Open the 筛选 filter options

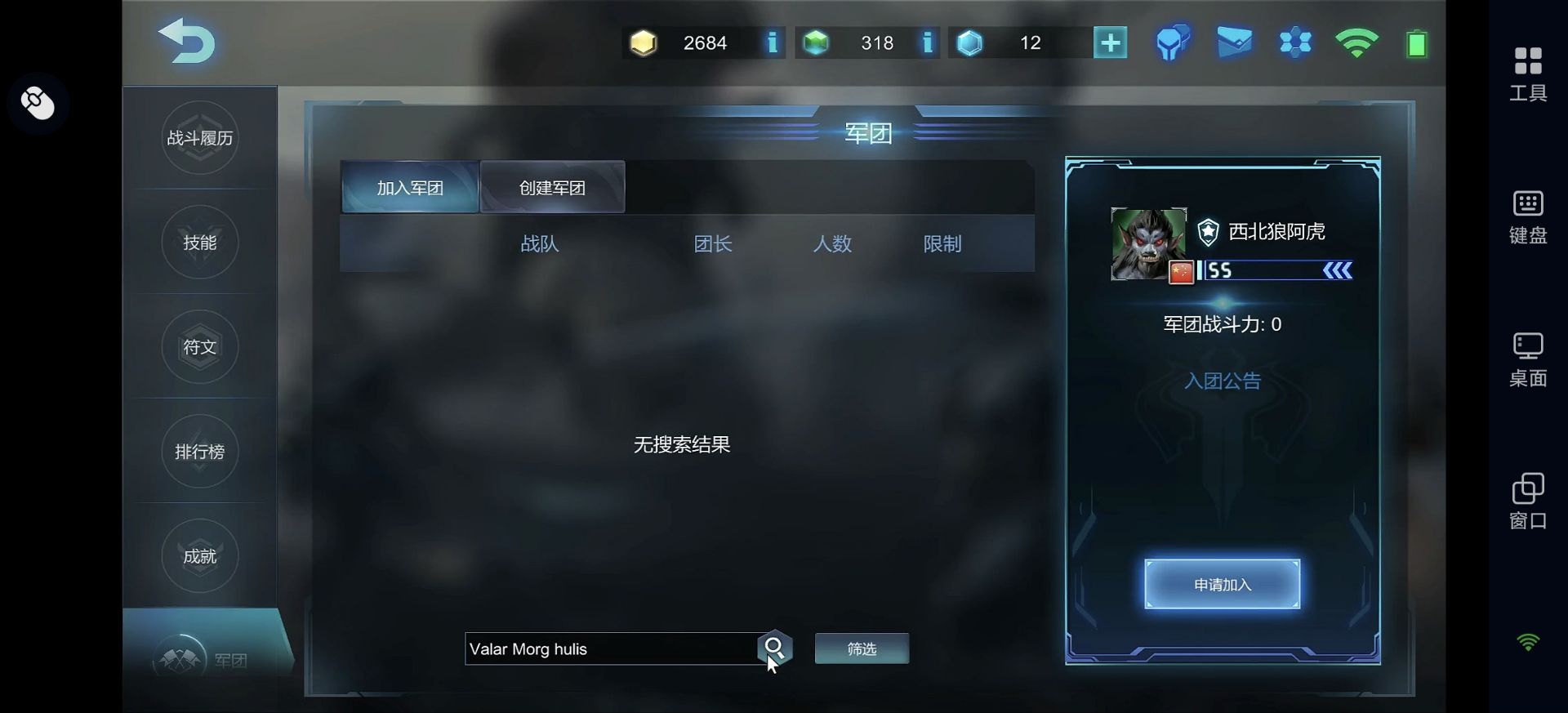[862, 648]
